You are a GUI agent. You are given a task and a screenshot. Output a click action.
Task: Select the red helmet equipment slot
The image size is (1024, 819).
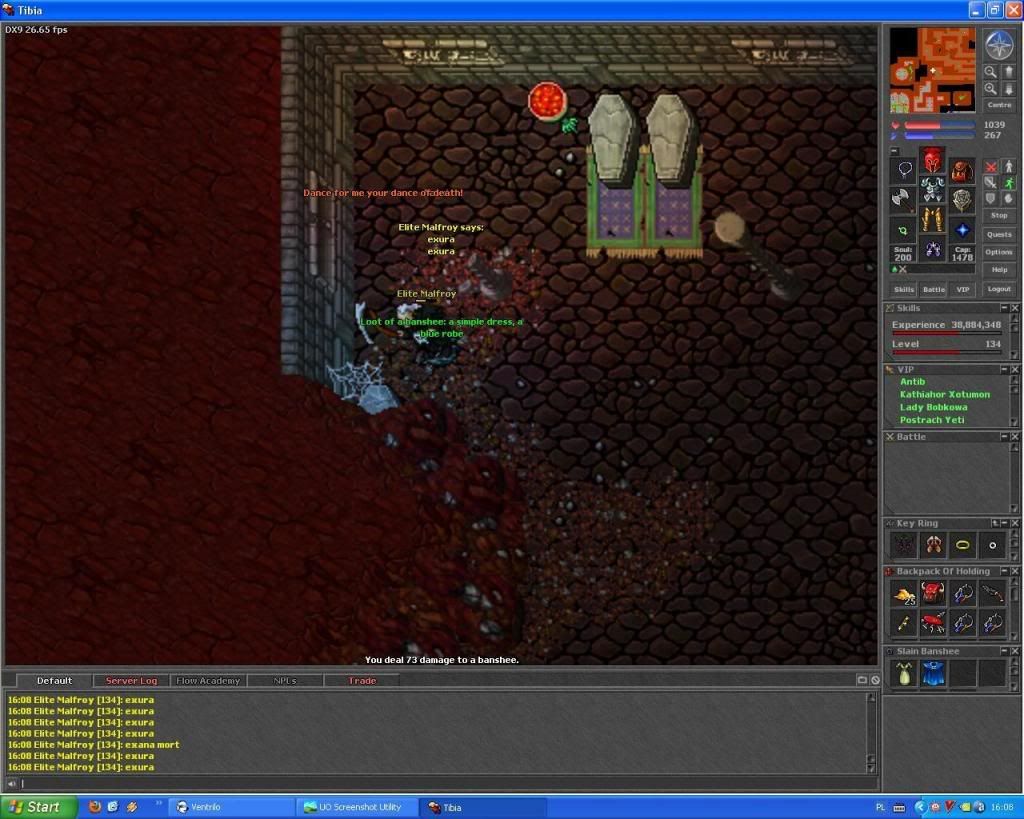point(932,160)
